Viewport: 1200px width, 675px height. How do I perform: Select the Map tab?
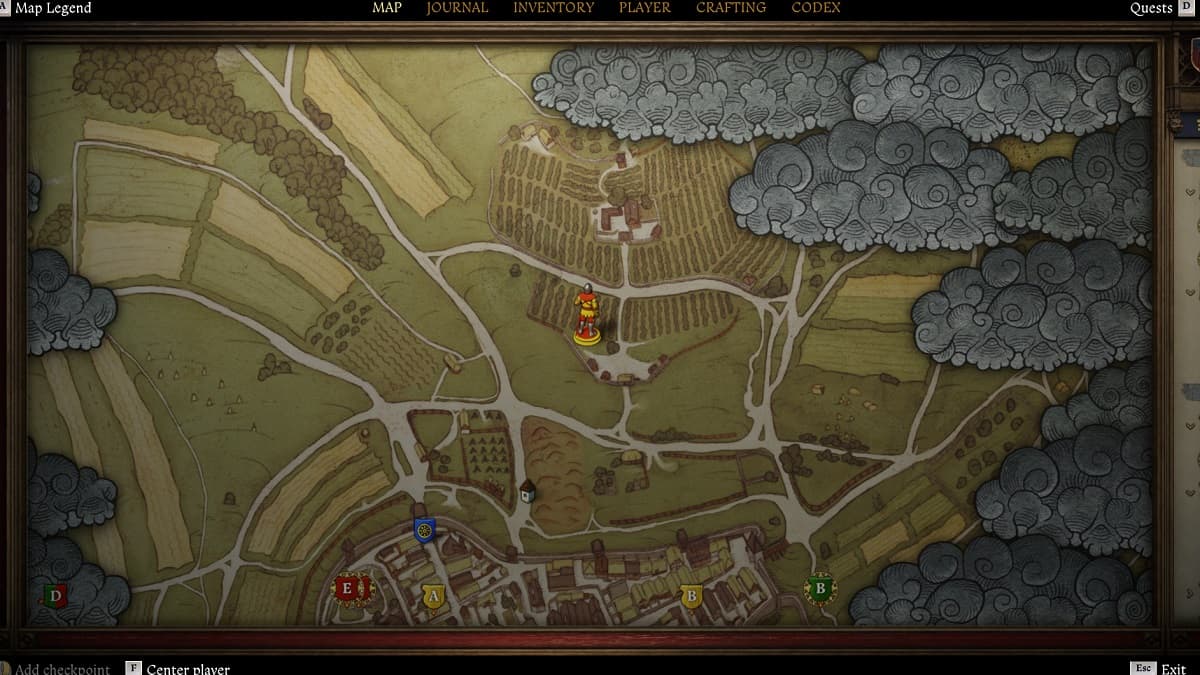(x=387, y=8)
